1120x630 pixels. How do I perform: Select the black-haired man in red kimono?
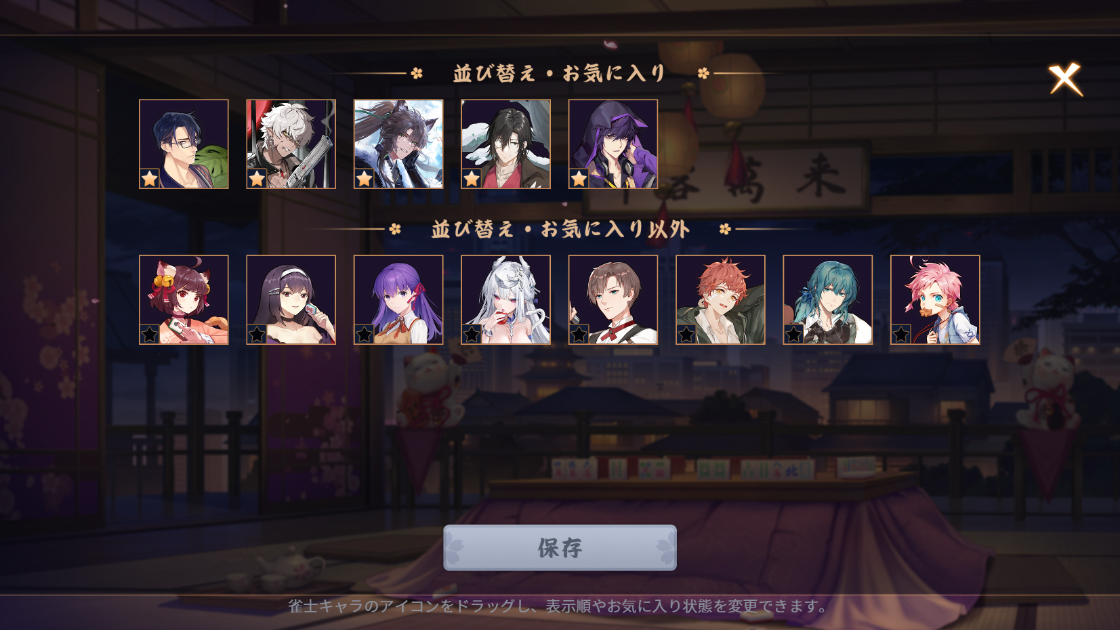click(506, 144)
